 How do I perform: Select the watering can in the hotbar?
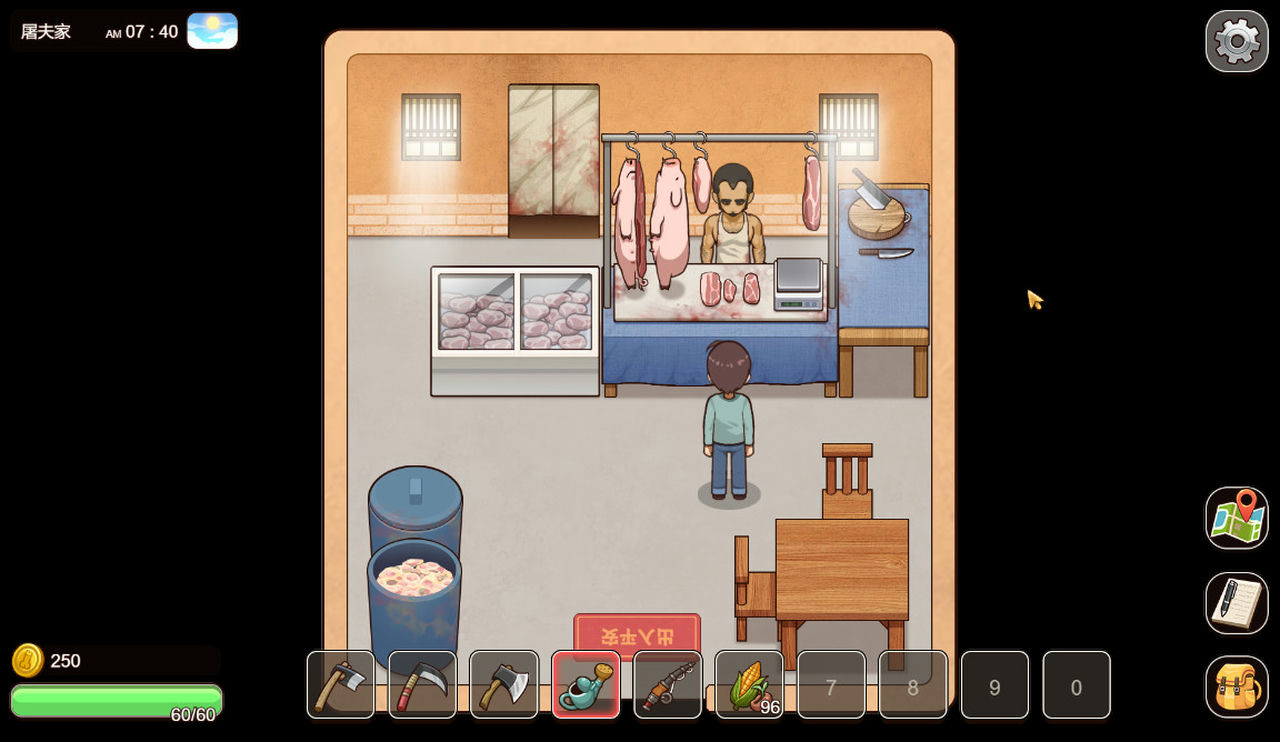pos(586,686)
